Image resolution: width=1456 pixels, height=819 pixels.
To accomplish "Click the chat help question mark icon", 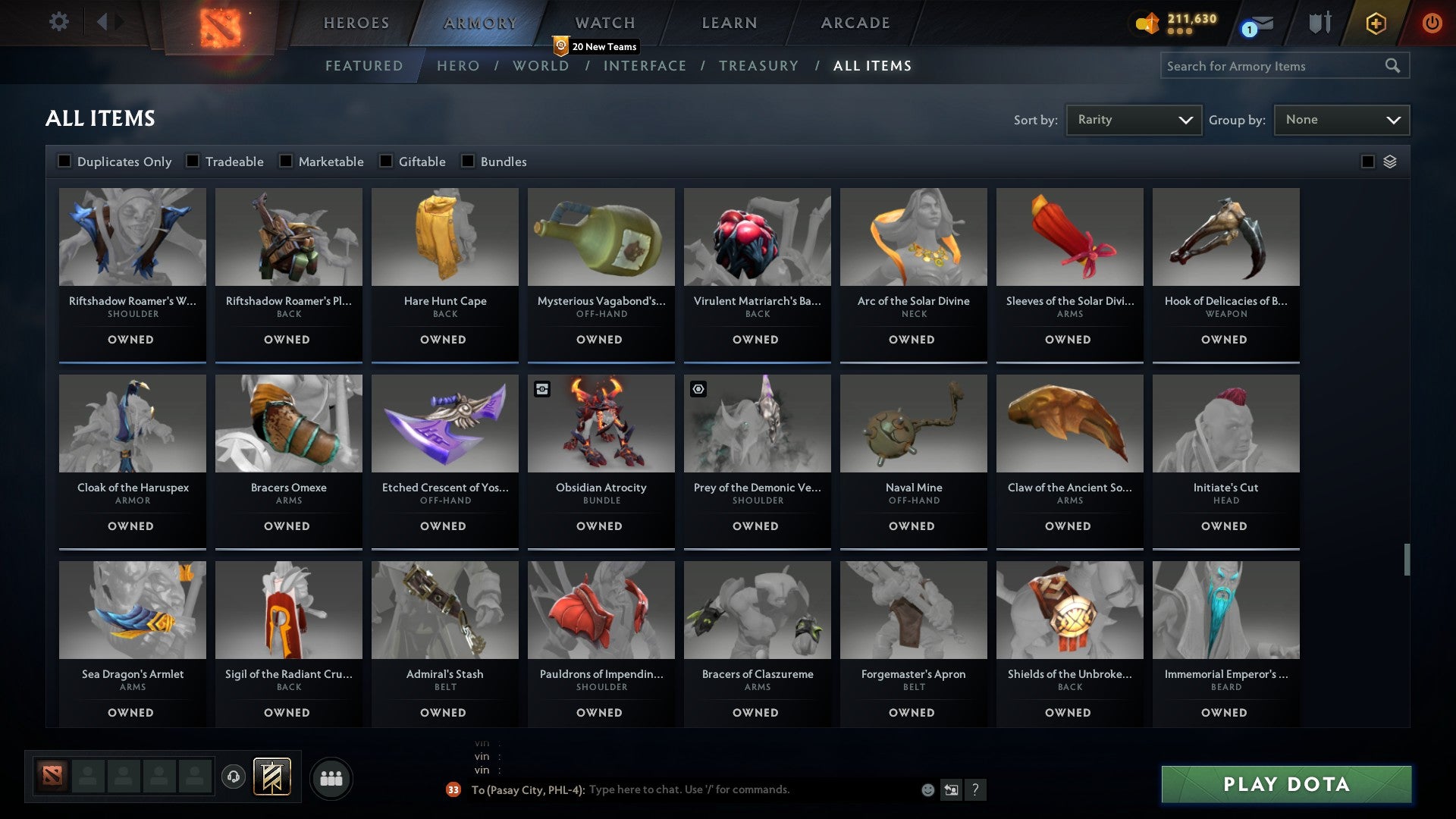I will point(977,789).
